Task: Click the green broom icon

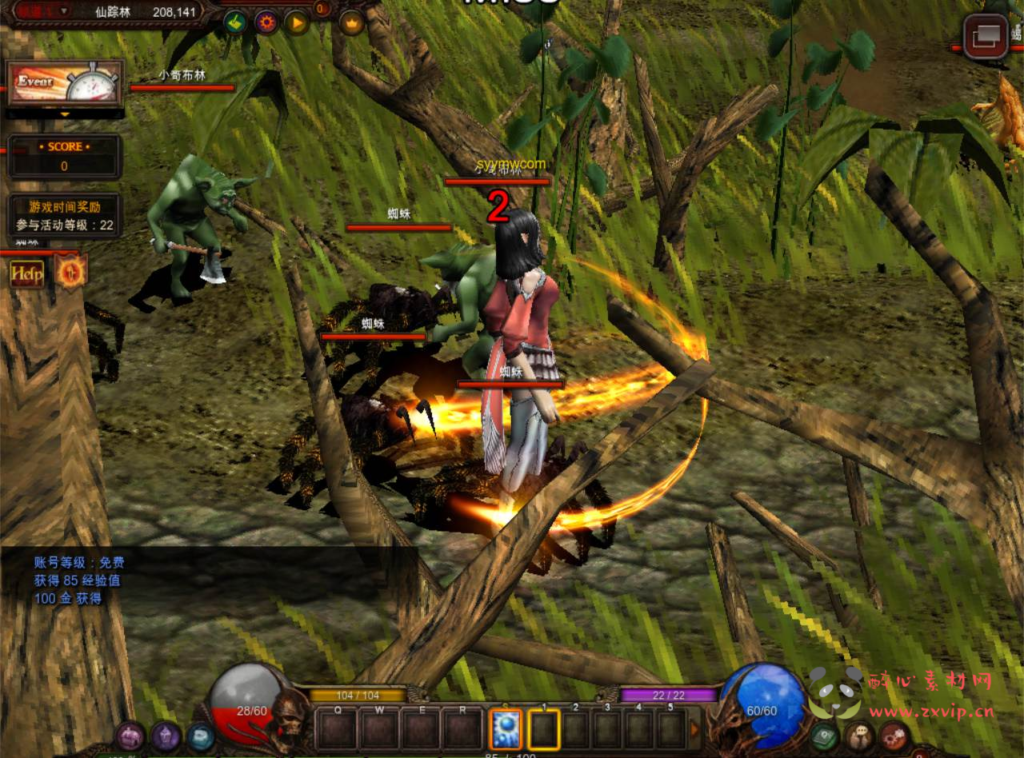Action: [x=235, y=21]
